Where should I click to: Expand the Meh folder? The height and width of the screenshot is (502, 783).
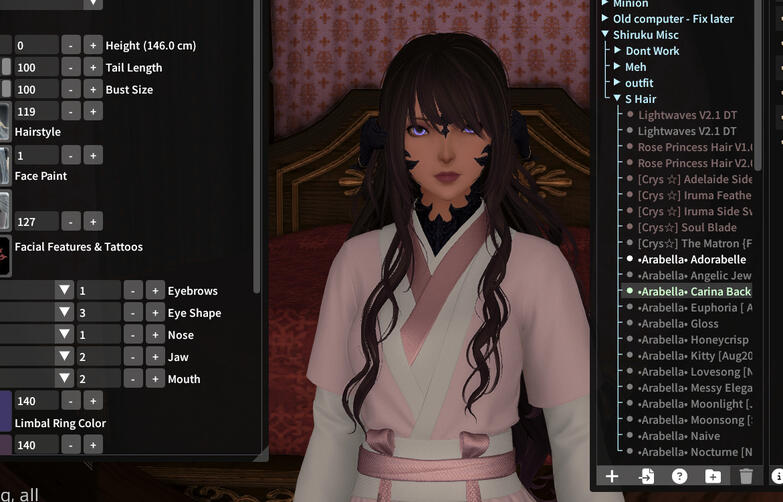(618, 67)
